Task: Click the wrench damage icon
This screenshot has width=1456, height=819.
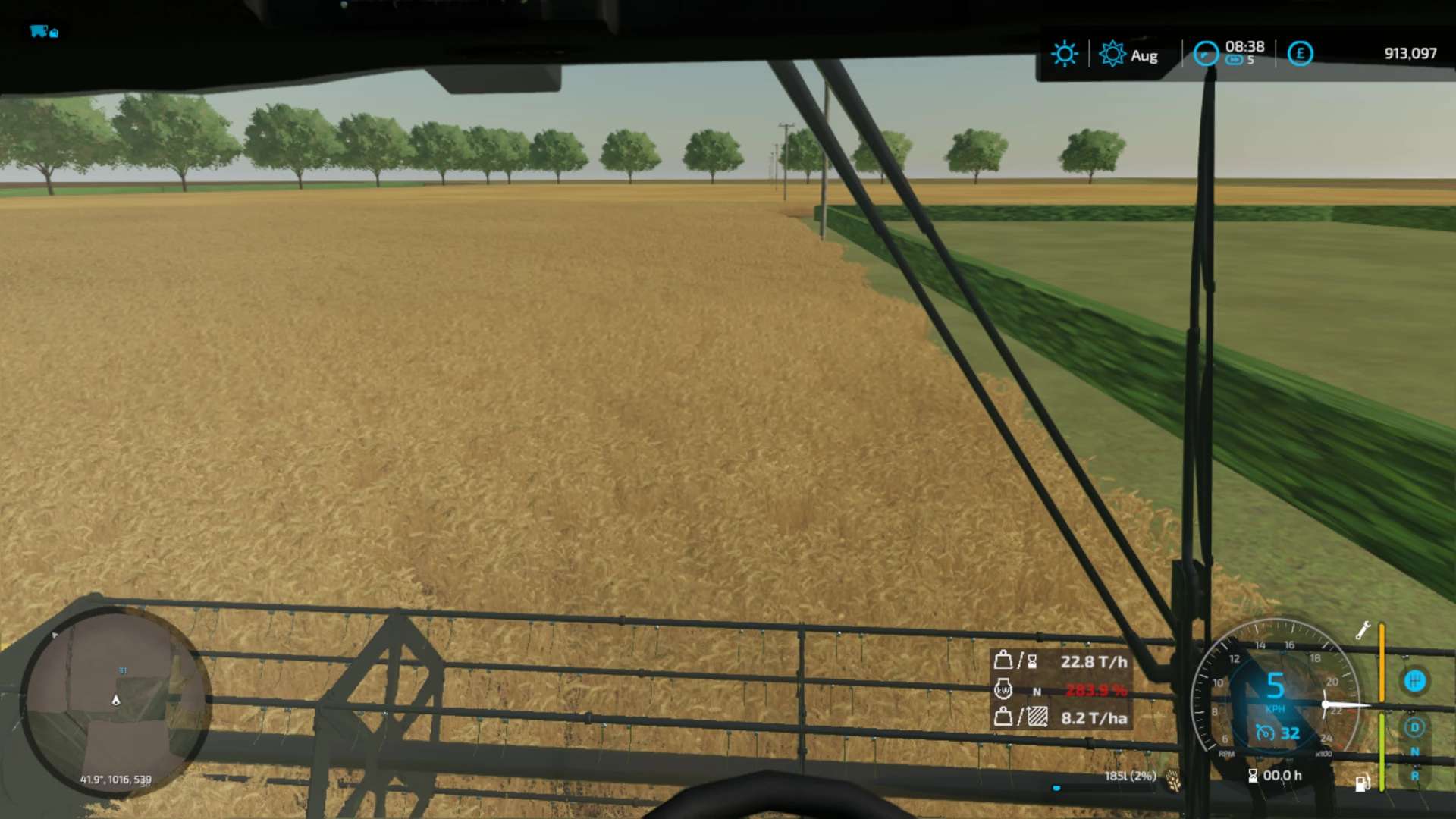Action: click(x=1363, y=630)
